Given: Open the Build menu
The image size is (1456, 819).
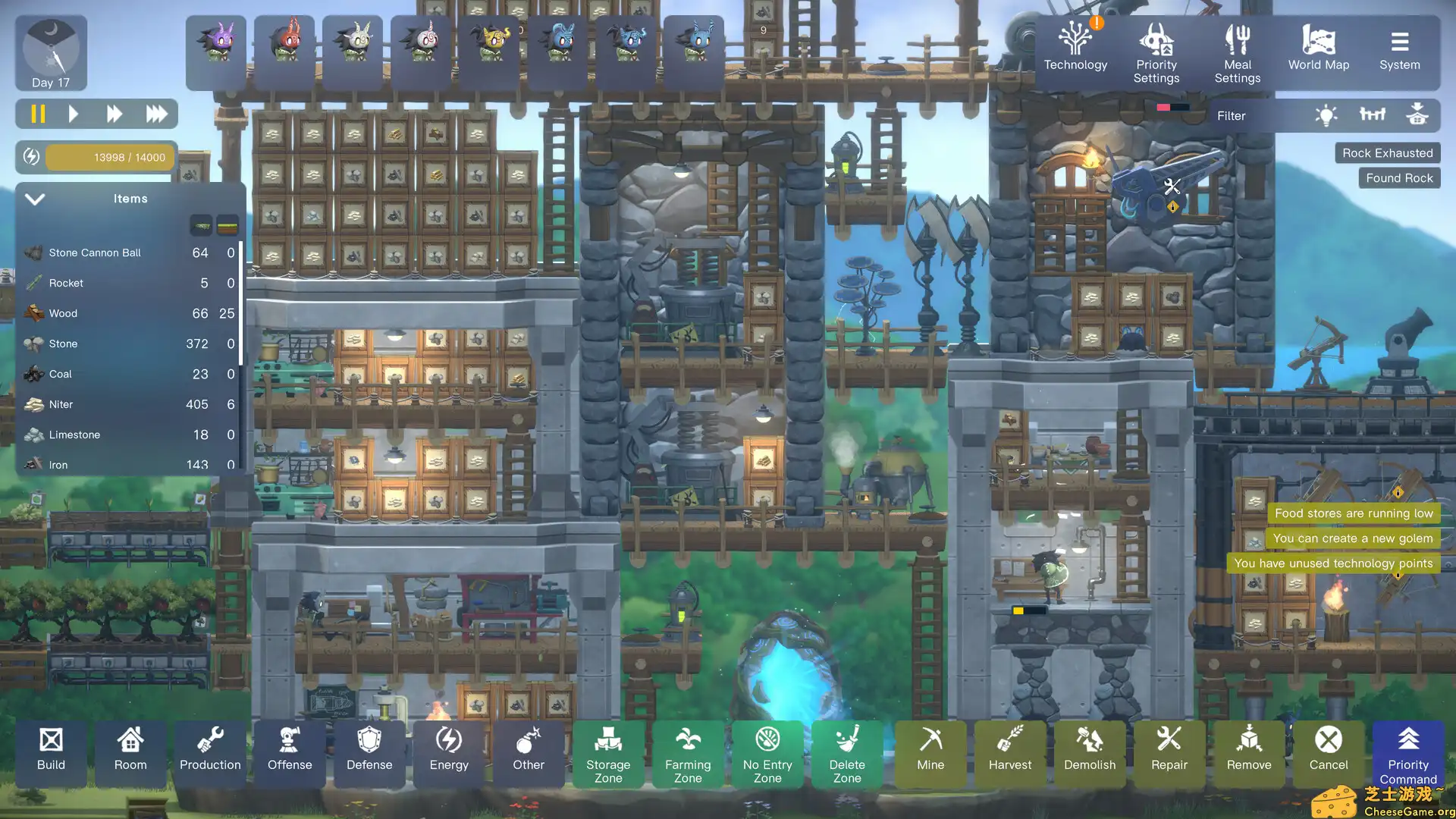Looking at the screenshot, I should click(51, 750).
